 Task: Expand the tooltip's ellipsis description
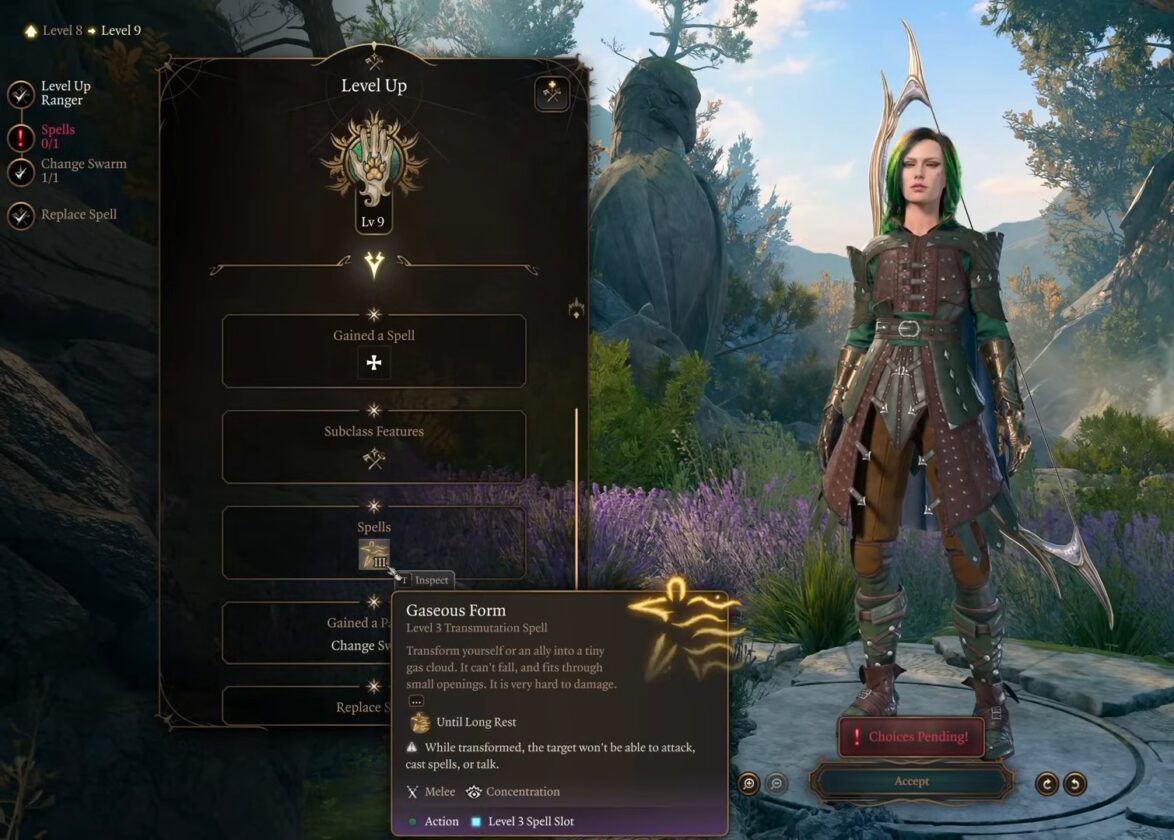pyautogui.click(x=416, y=701)
